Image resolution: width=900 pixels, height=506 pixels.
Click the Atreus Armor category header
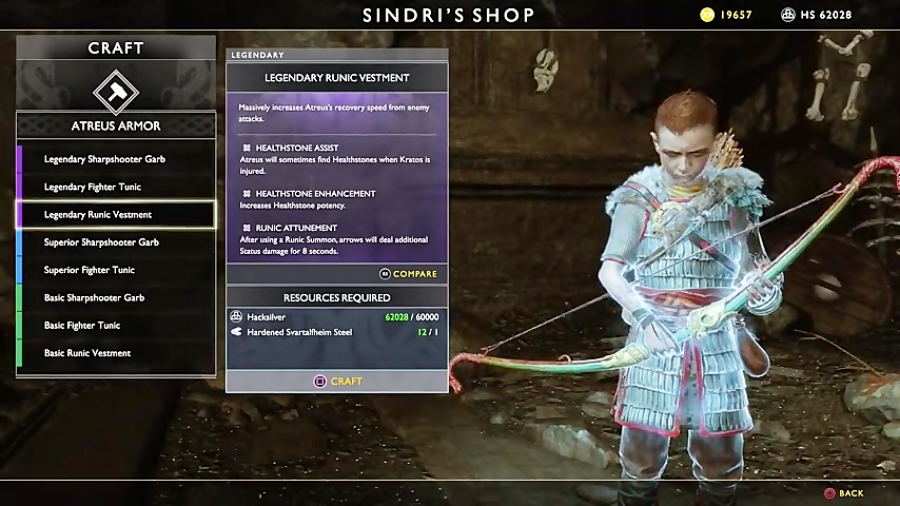point(116,126)
